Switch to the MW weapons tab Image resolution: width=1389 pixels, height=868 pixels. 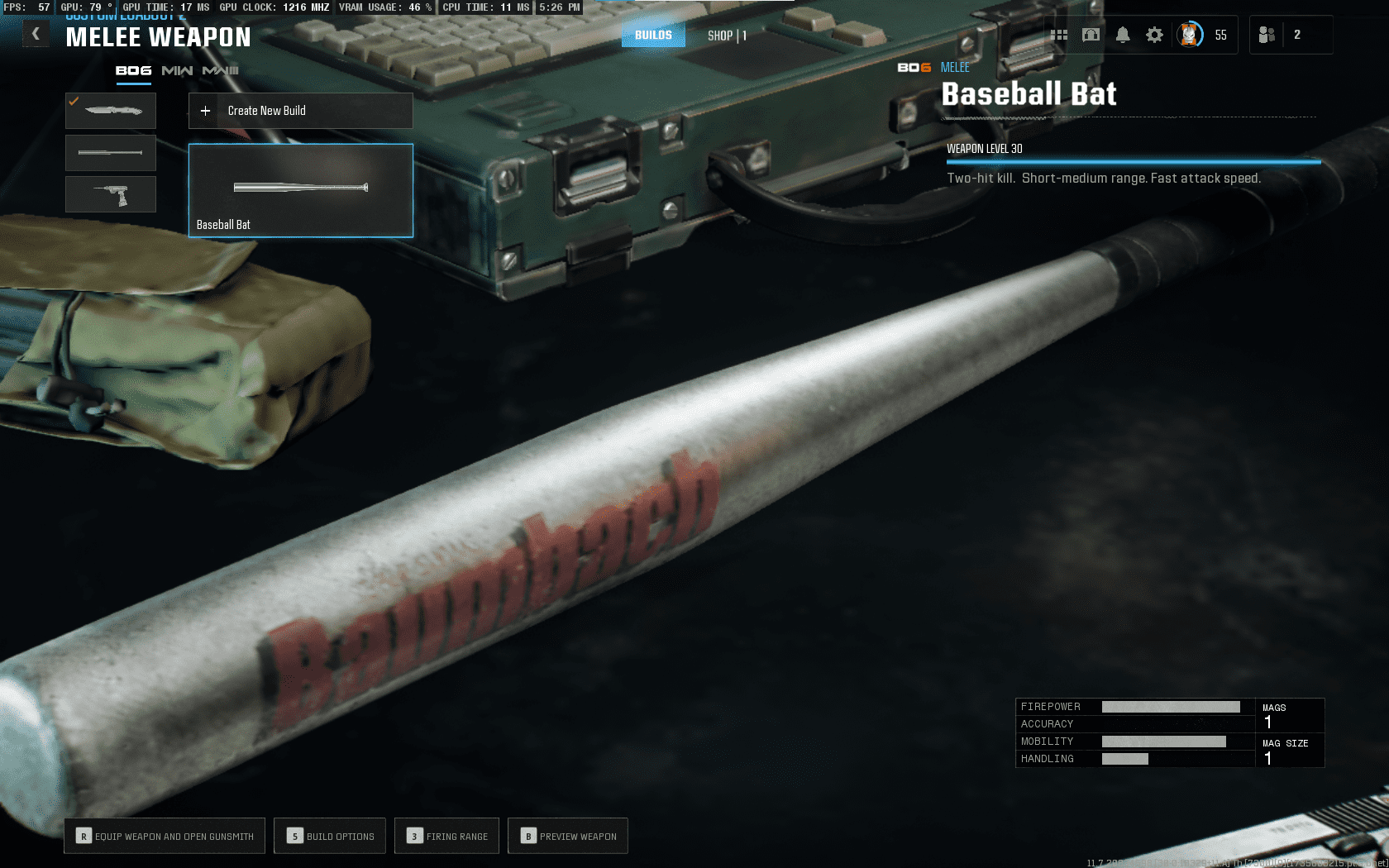[x=177, y=71]
